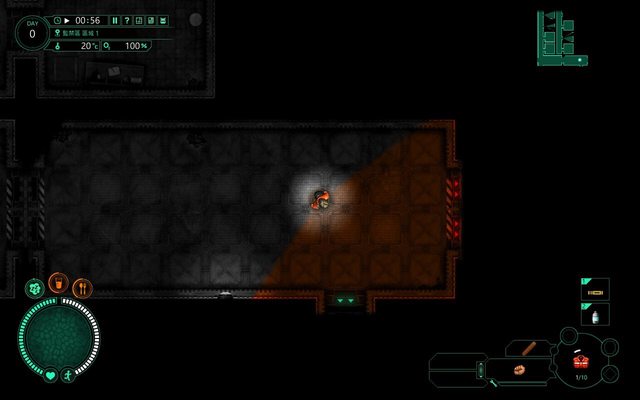Open the red backpack inventory

(x=581, y=363)
